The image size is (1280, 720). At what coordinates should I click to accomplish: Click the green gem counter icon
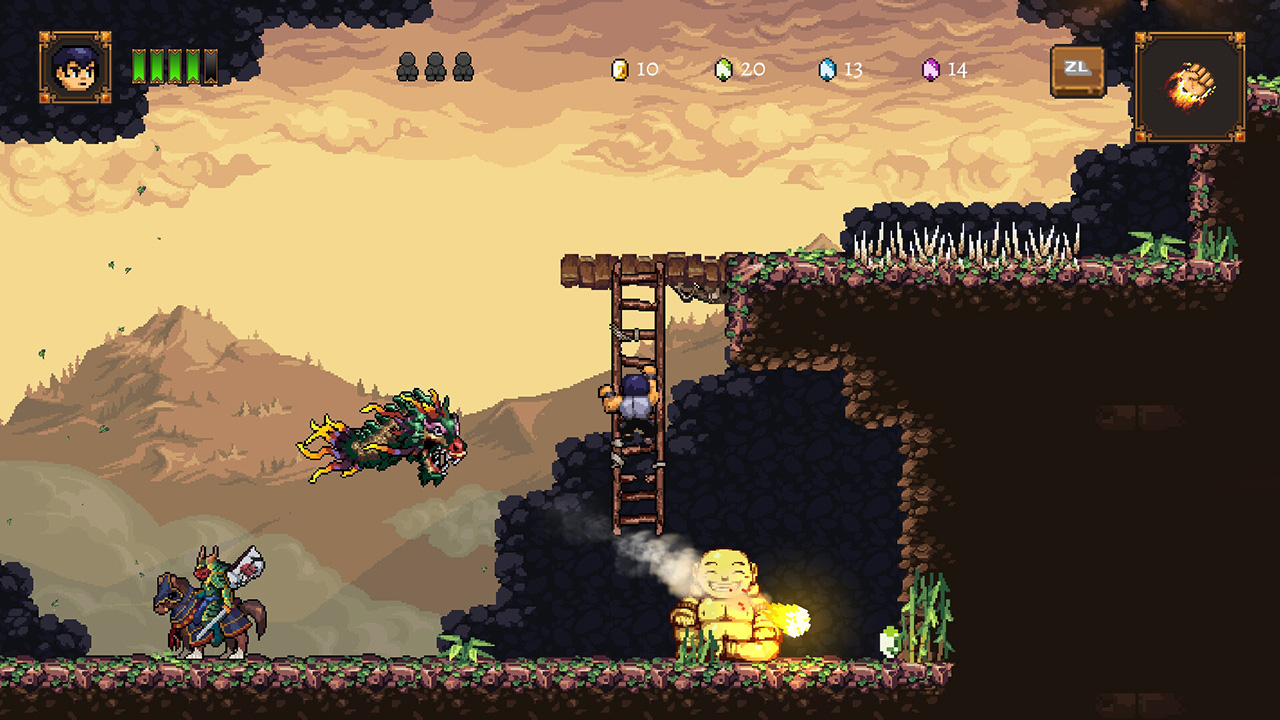pyautogui.click(x=724, y=70)
